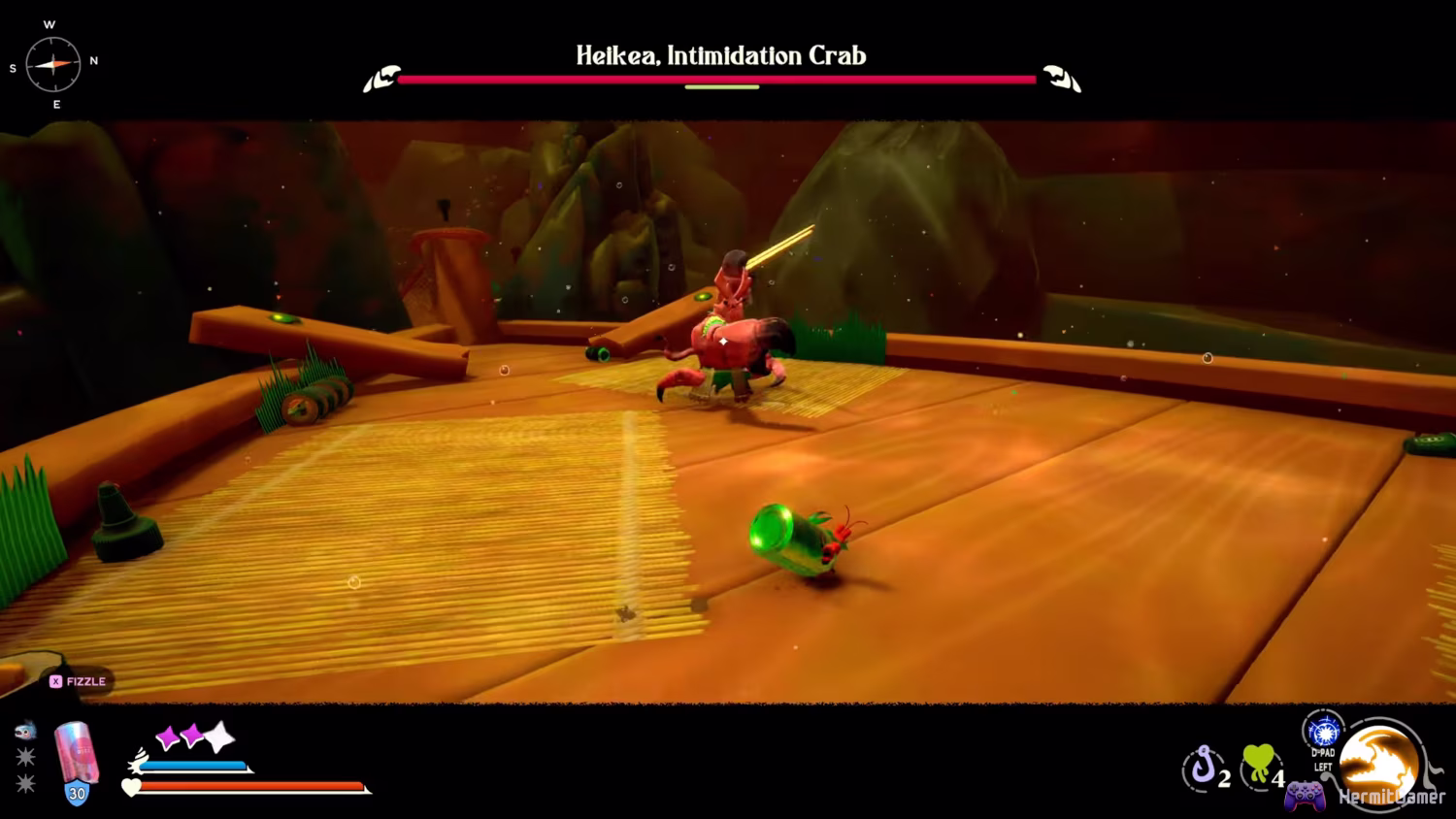Select the Fizzle soda can item icon
This screenshot has height=819, width=1456.
click(x=78, y=752)
